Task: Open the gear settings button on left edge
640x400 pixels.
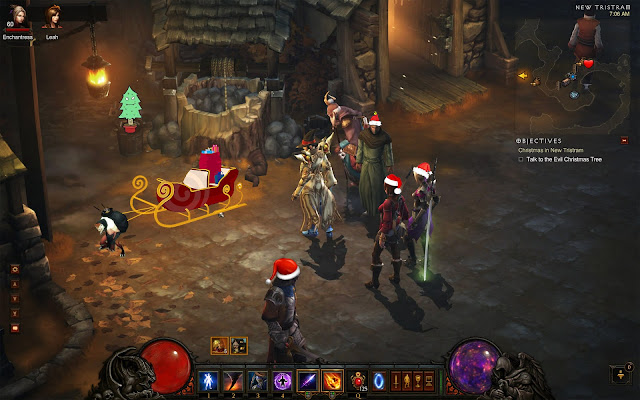Action: point(15,269)
